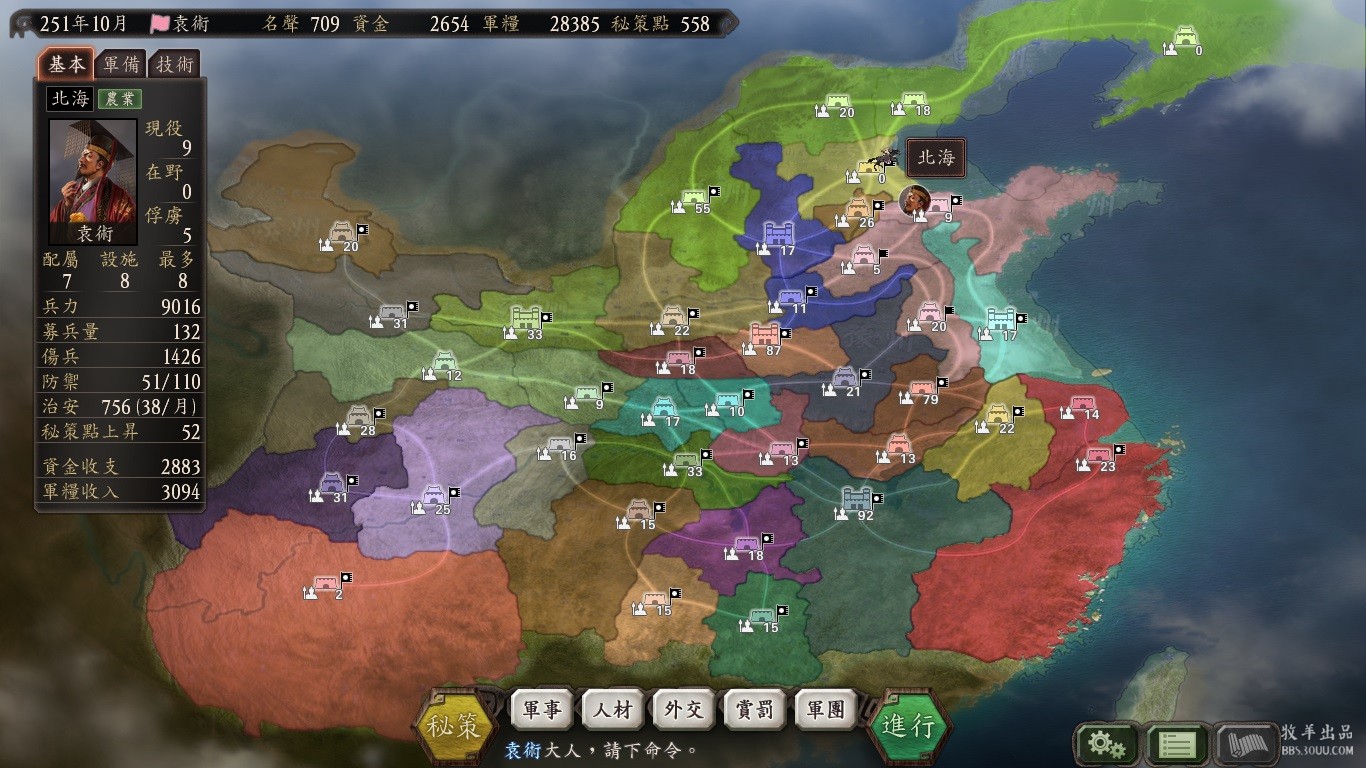This screenshot has height=768, width=1366.
Task: Open the 秘策 secret plan menu
Action: (456, 726)
